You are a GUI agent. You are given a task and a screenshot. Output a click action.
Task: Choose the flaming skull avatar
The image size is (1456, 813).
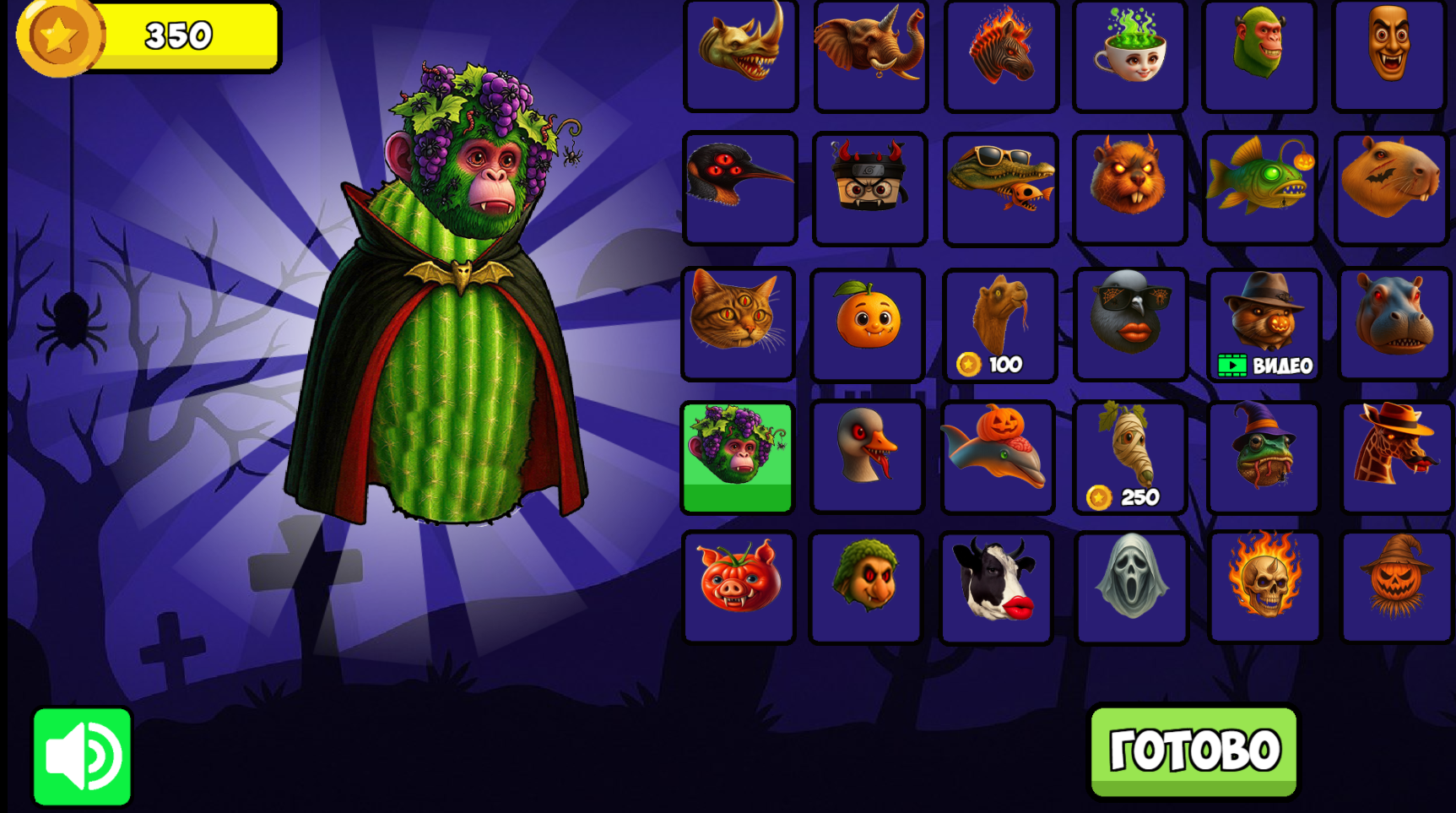[1260, 586]
